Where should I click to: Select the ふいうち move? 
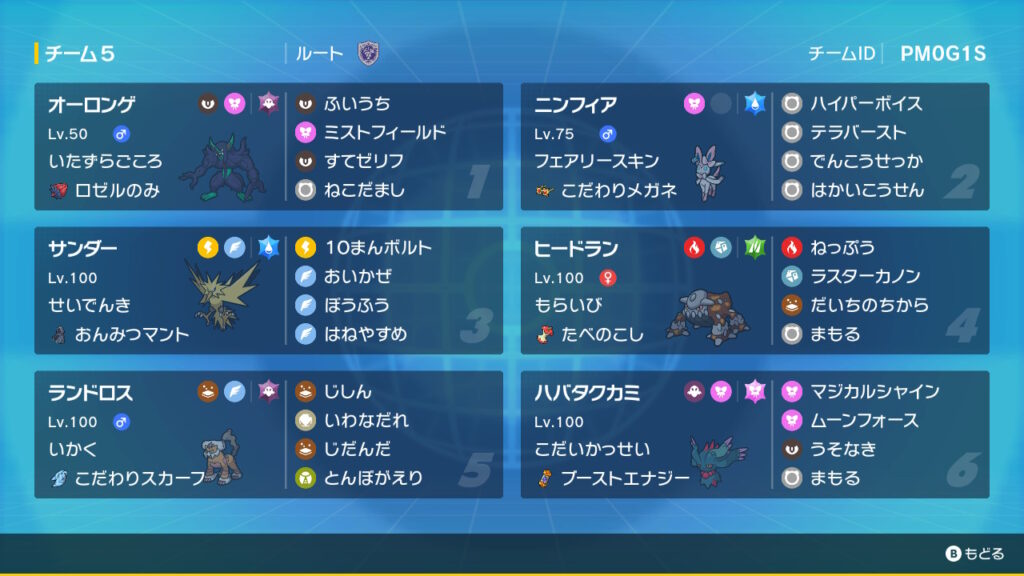[356, 104]
